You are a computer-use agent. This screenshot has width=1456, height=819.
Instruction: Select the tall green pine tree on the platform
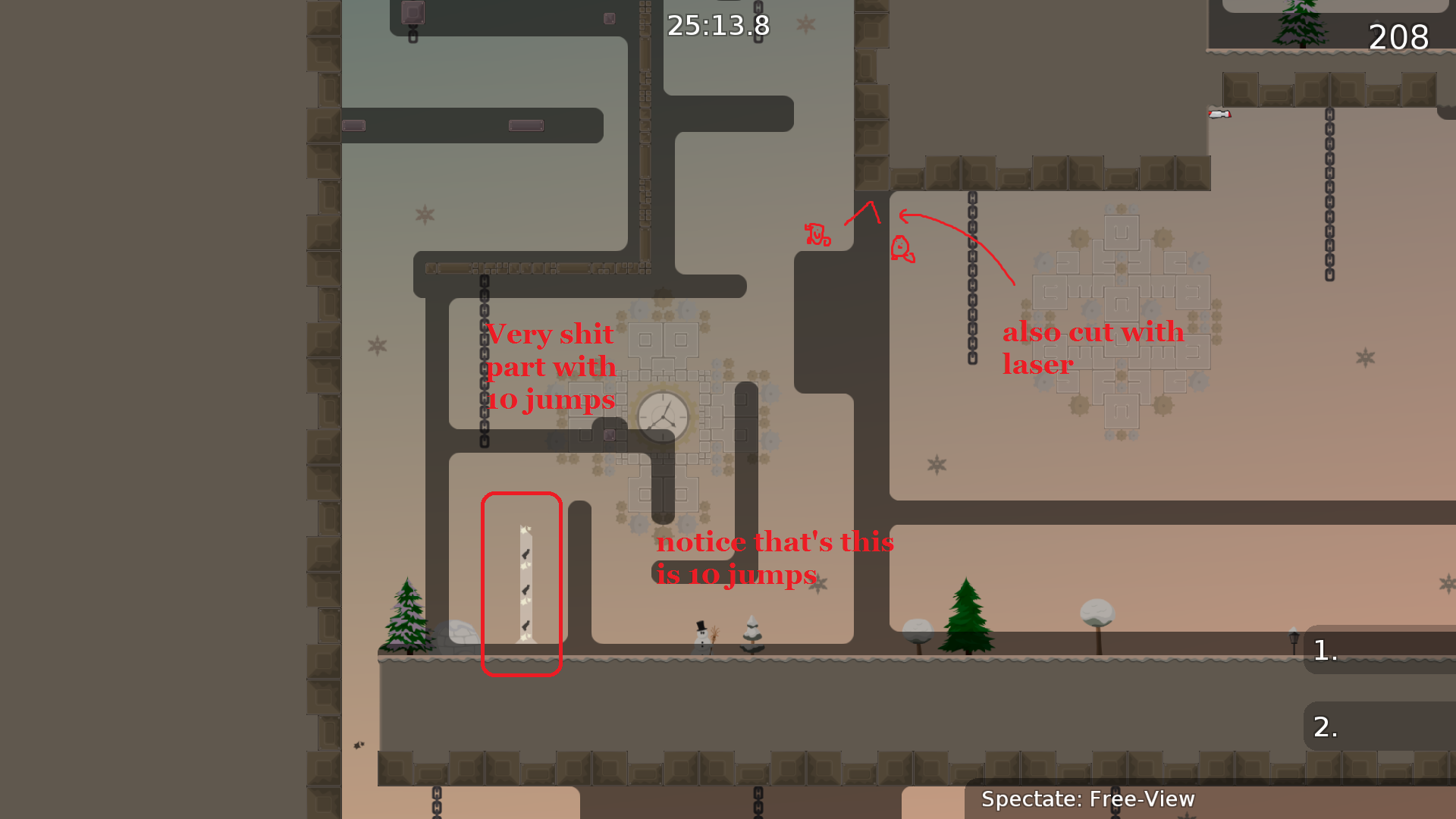click(966, 614)
